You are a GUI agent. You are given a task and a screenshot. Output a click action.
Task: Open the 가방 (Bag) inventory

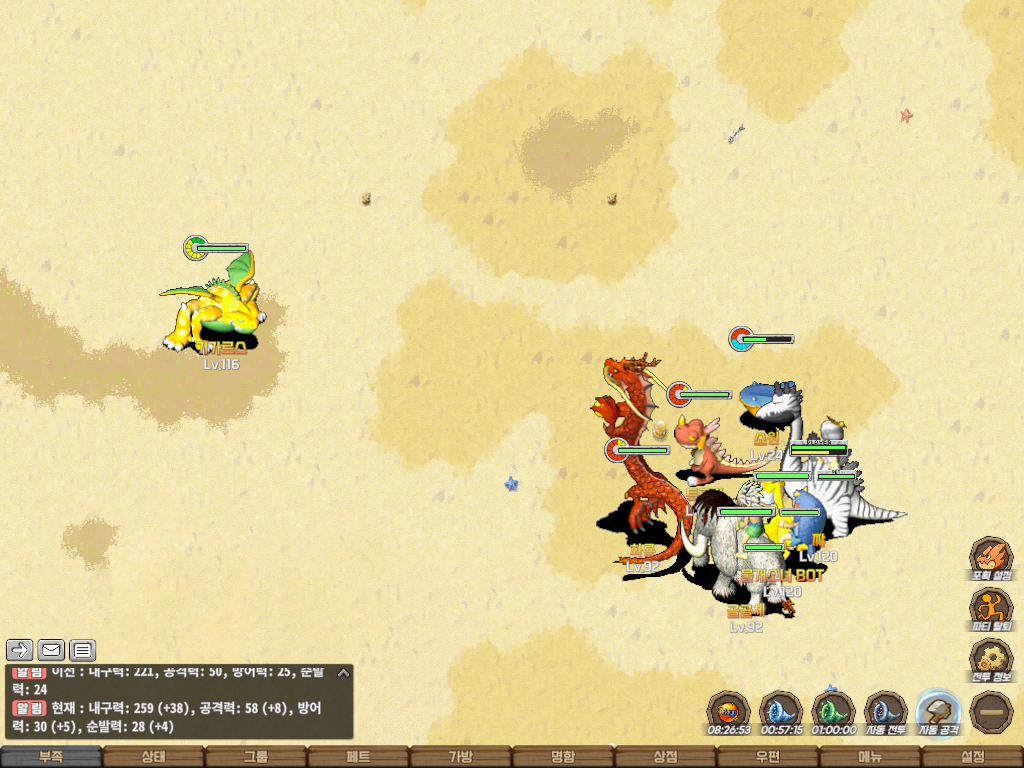pyautogui.click(x=460, y=757)
